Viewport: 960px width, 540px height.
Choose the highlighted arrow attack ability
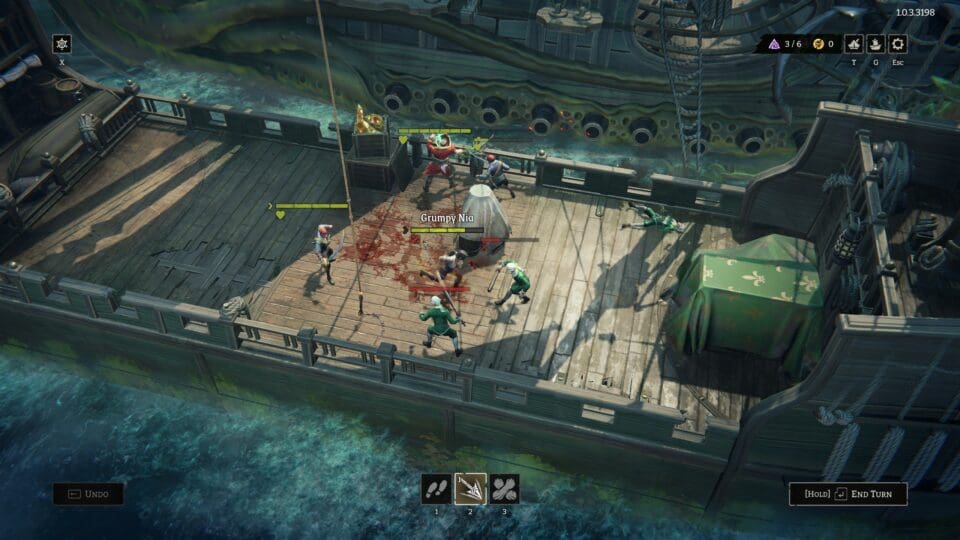pyautogui.click(x=470, y=489)
